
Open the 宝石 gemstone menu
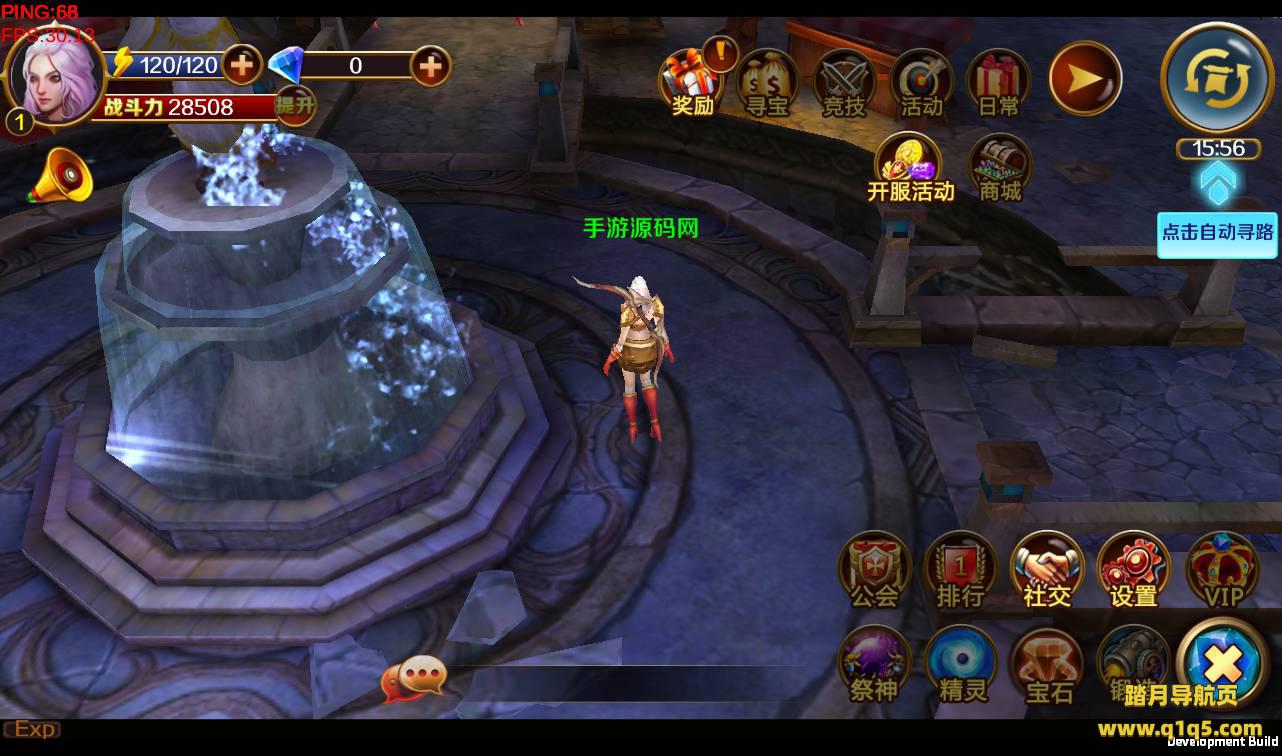(x=1048, y=664)
